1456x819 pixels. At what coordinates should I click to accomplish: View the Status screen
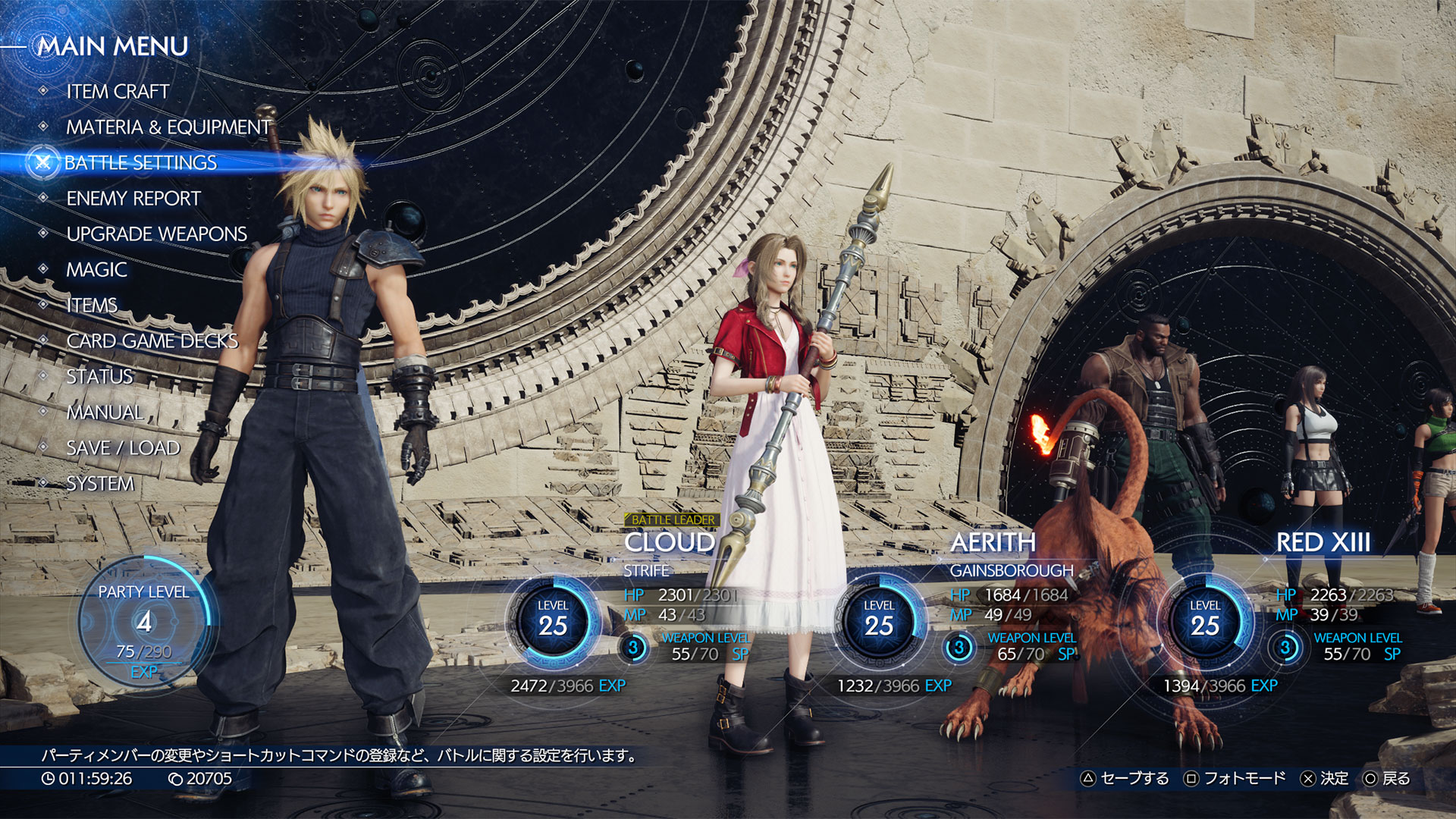(99, 377)
